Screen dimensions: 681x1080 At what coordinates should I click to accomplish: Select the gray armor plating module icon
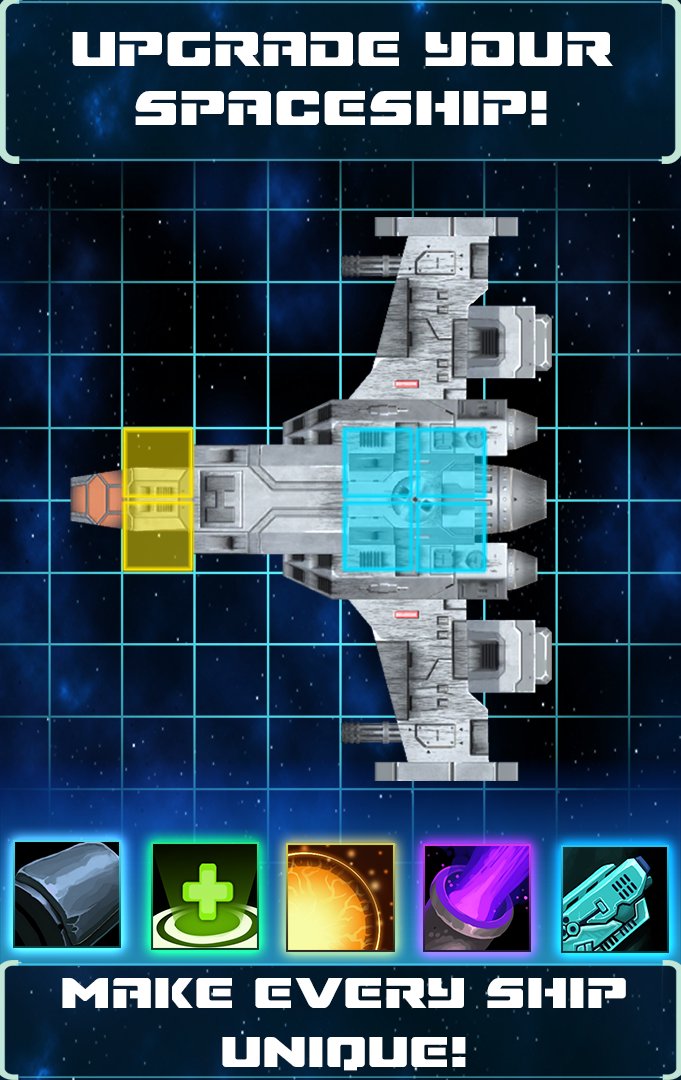(x=67, y=894)
